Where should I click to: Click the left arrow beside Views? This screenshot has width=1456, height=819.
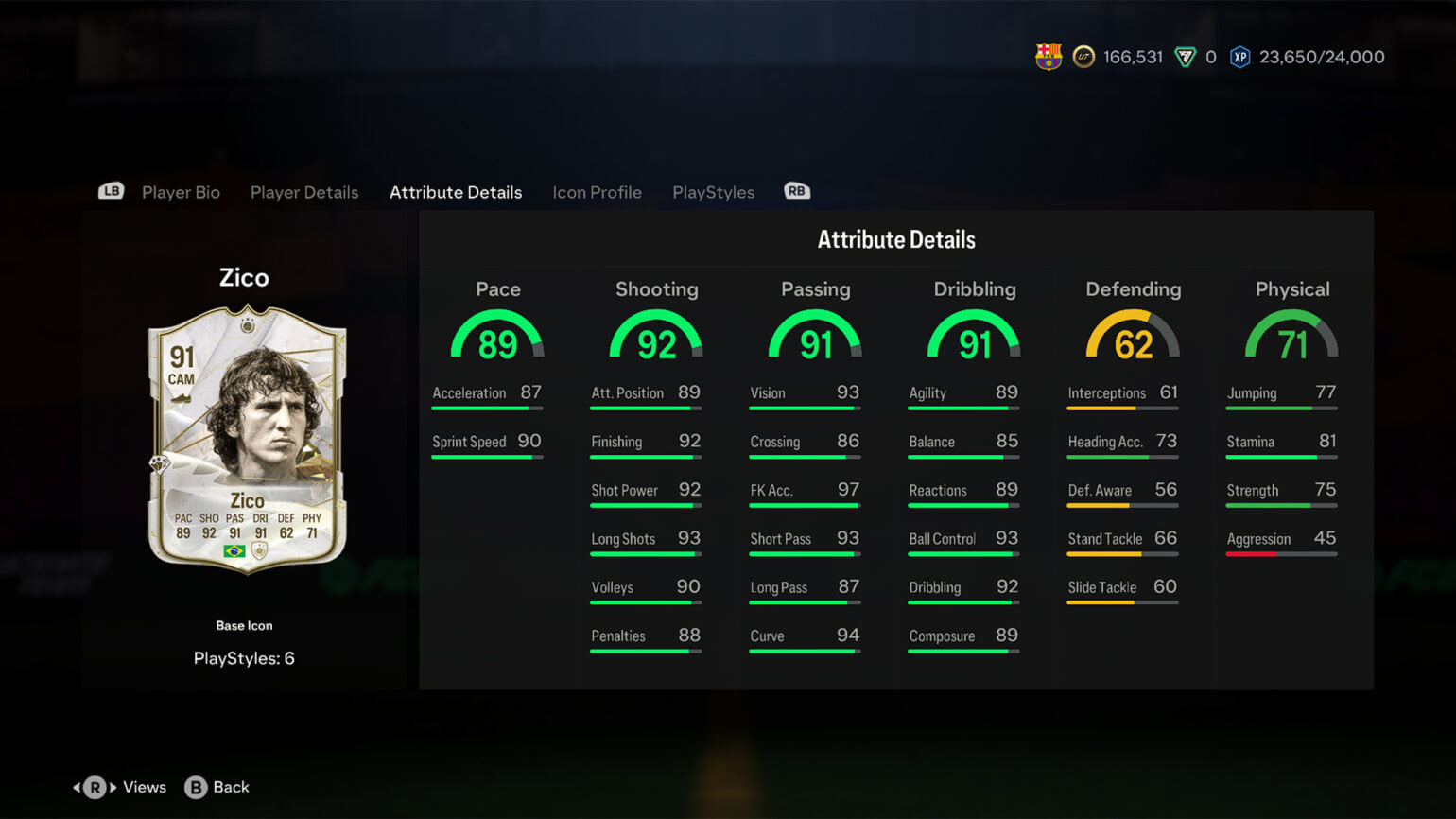(76, 786)
